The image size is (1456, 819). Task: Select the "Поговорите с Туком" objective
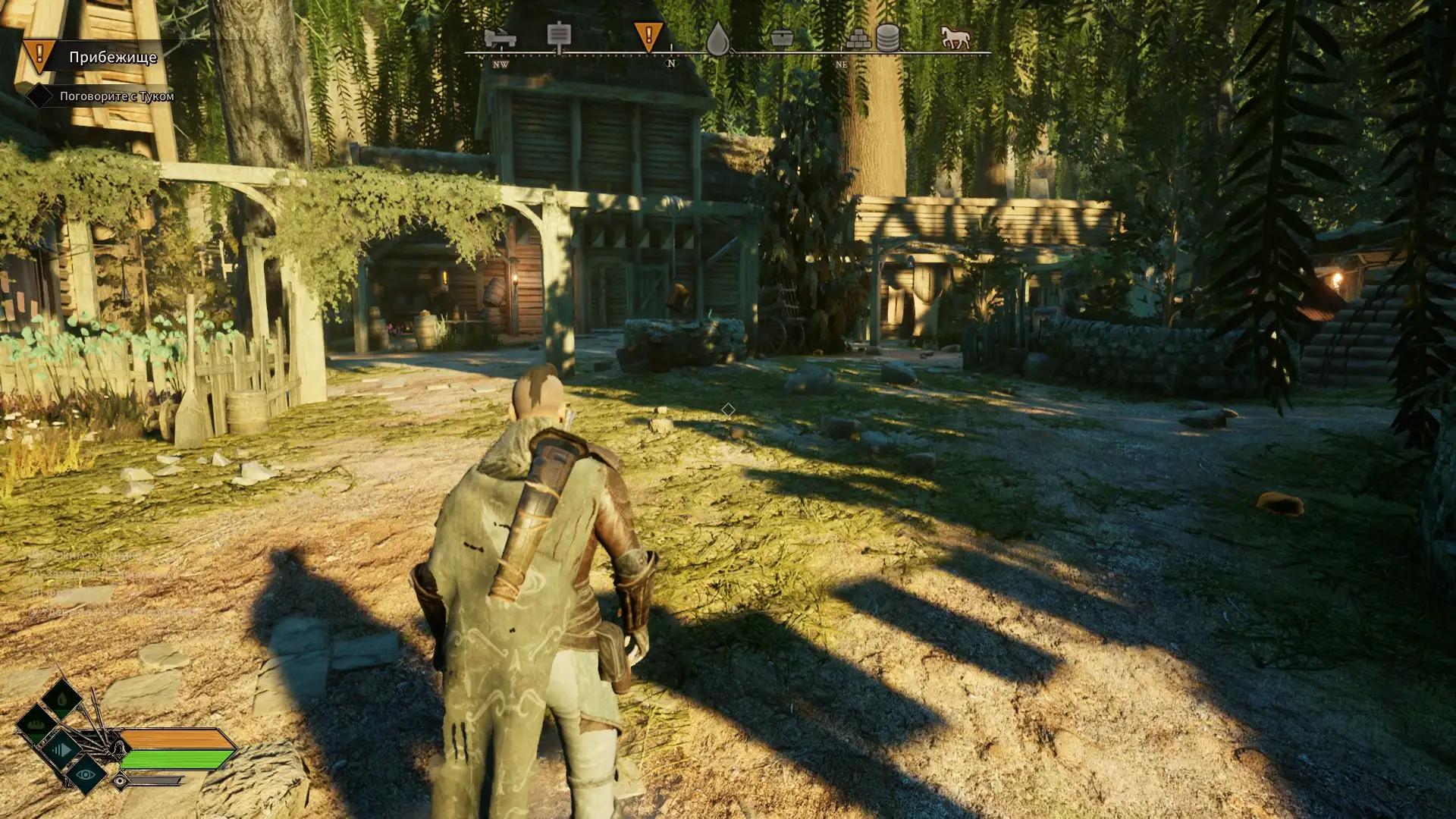tap(117, 96)
